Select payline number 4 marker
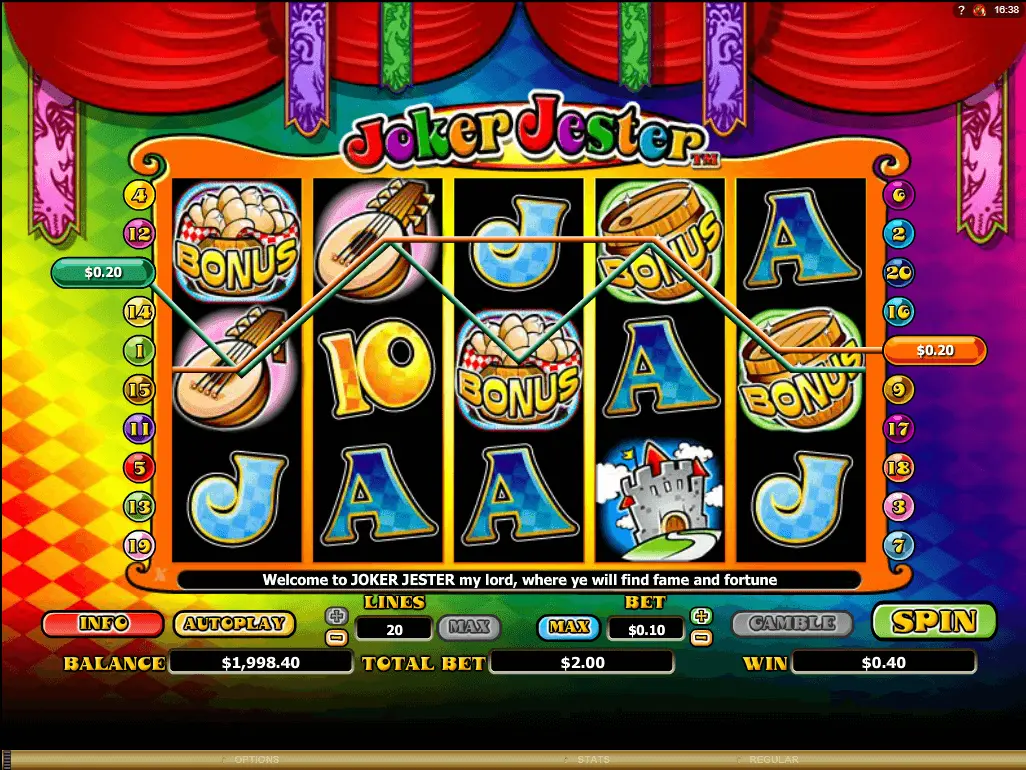 click(x=139, y=195)
